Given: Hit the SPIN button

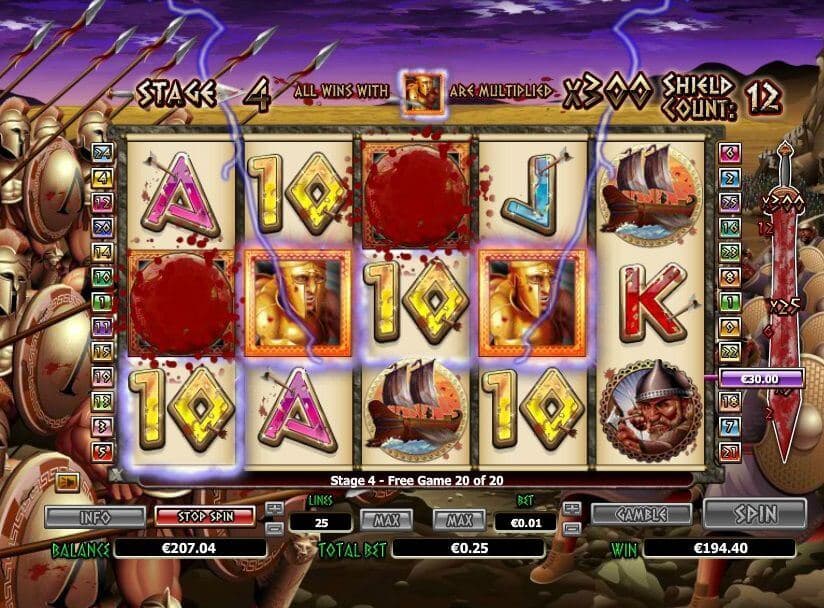Looking at the screenshot, I should pos(755,513).
